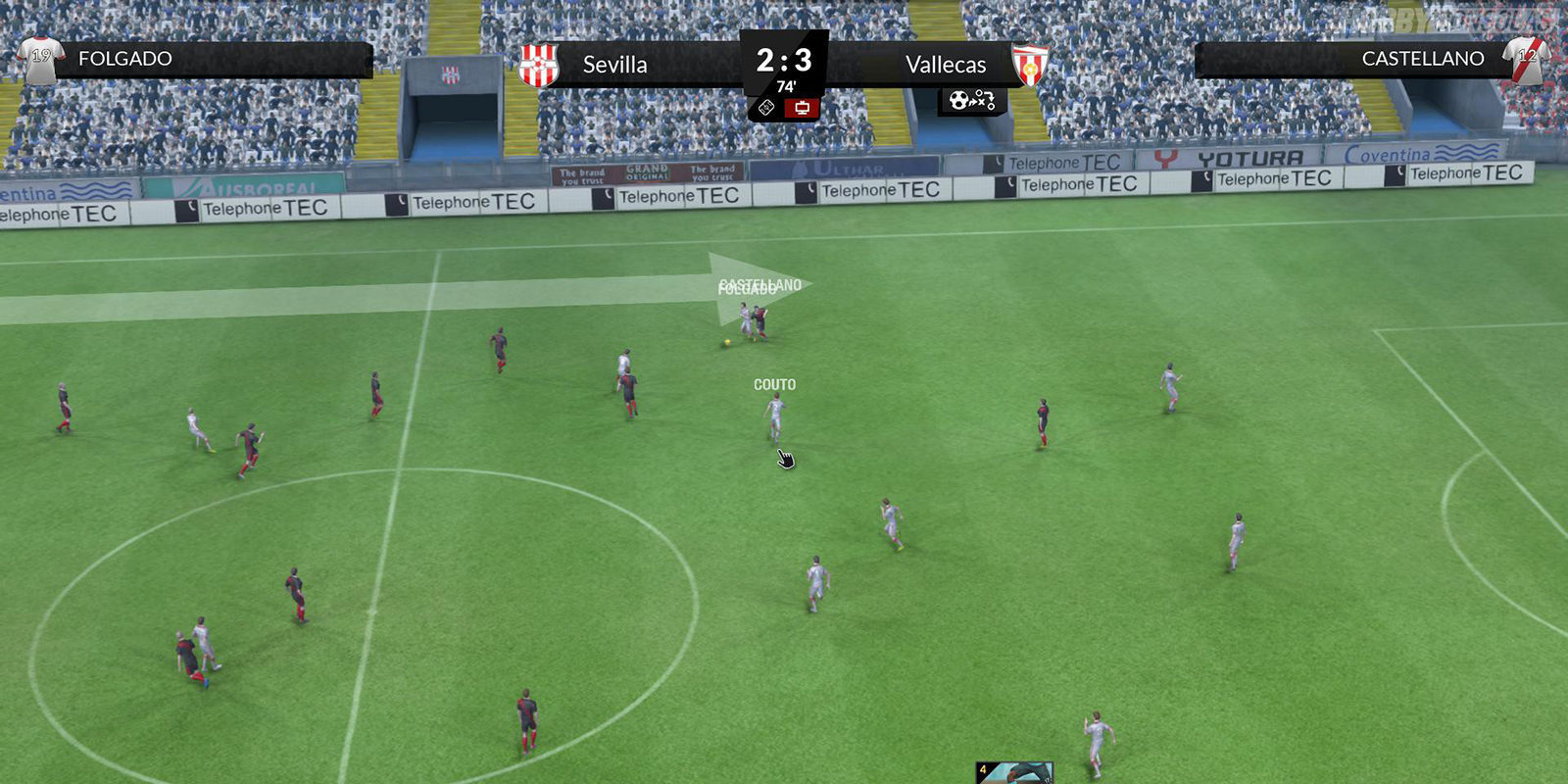Screen dimensions: 1568x784
Task: Toggle the red TV broadcast view button
Action: [802, 107]
